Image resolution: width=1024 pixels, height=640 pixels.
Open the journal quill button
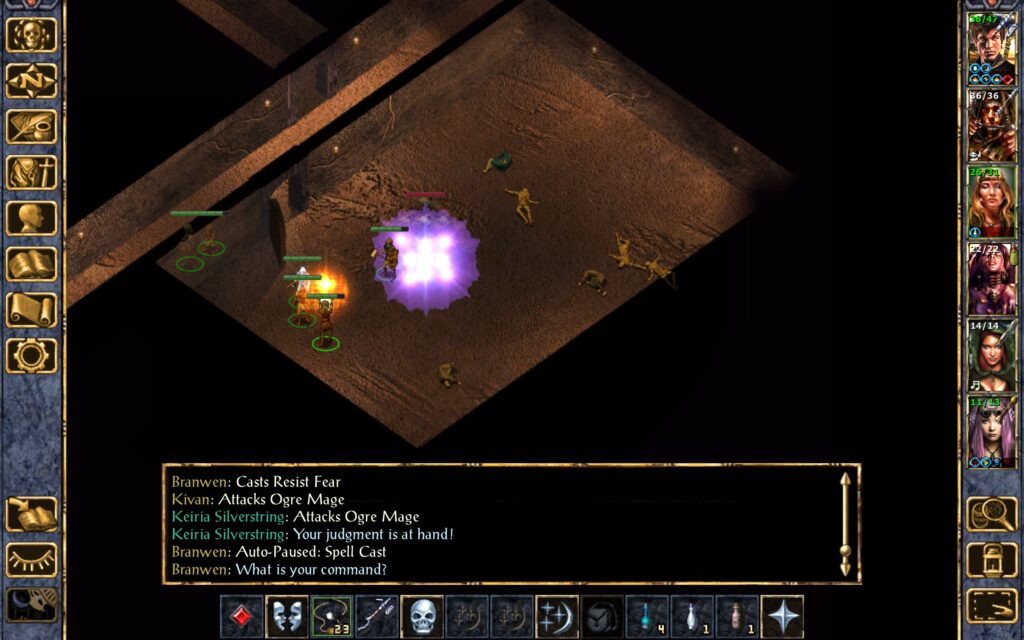pos(31,127)
